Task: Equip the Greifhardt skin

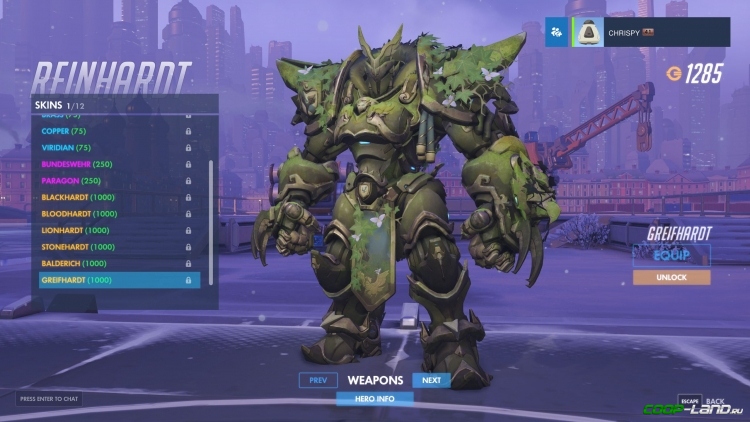Action: tap(671, 254)
